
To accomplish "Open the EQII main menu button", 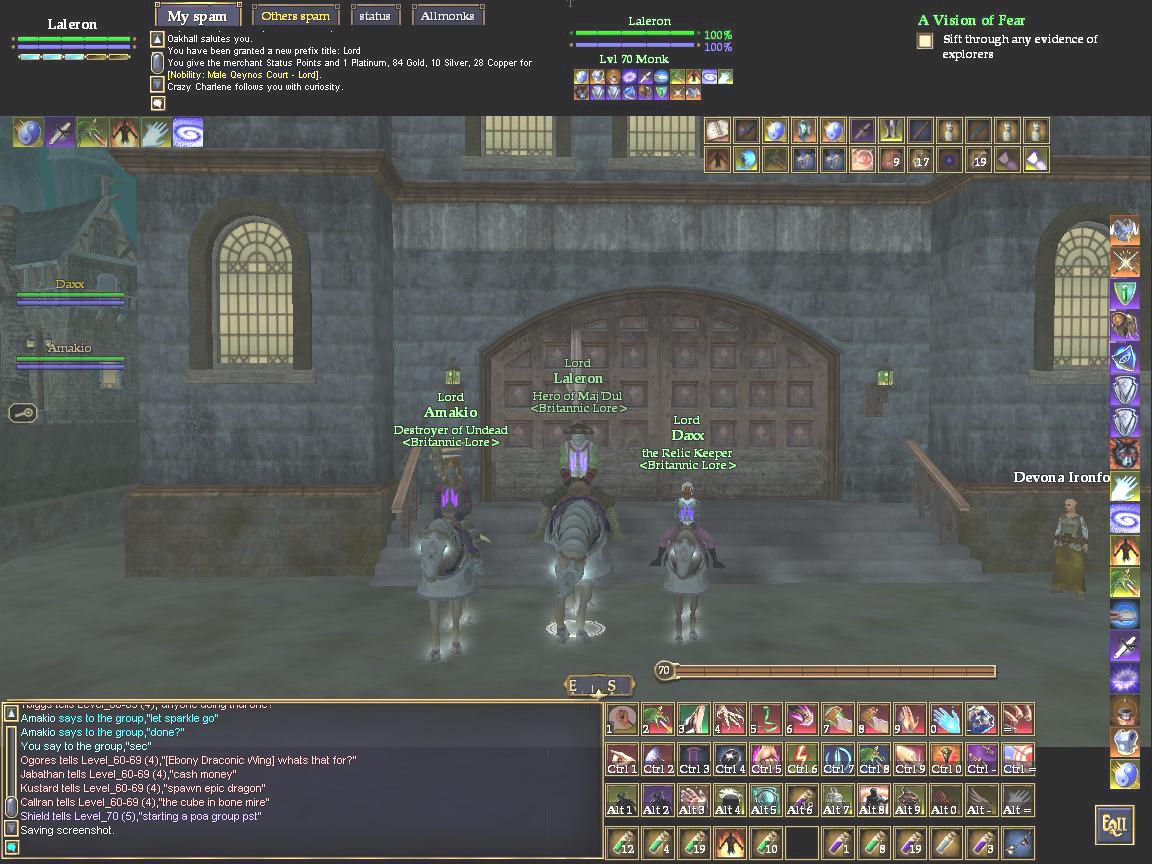I will [x=1114, y=825].
